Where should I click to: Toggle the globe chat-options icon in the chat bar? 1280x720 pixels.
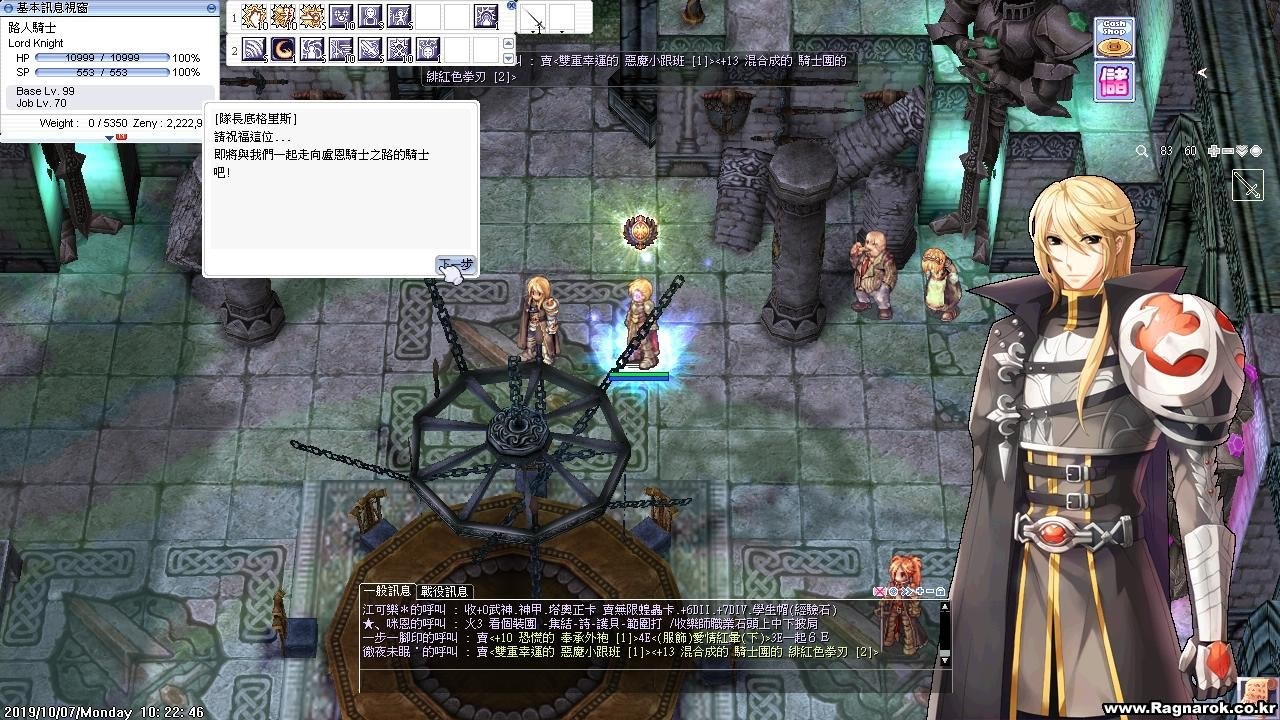pyautogui.click(x=892, y=592)
